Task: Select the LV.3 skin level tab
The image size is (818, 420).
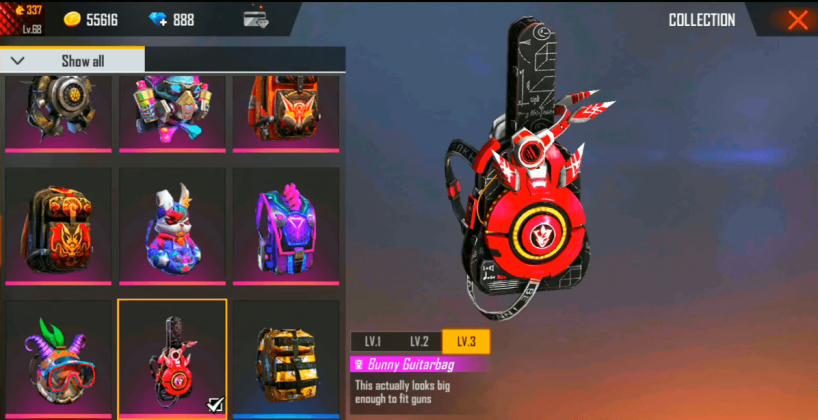Action: pos(466,342)
